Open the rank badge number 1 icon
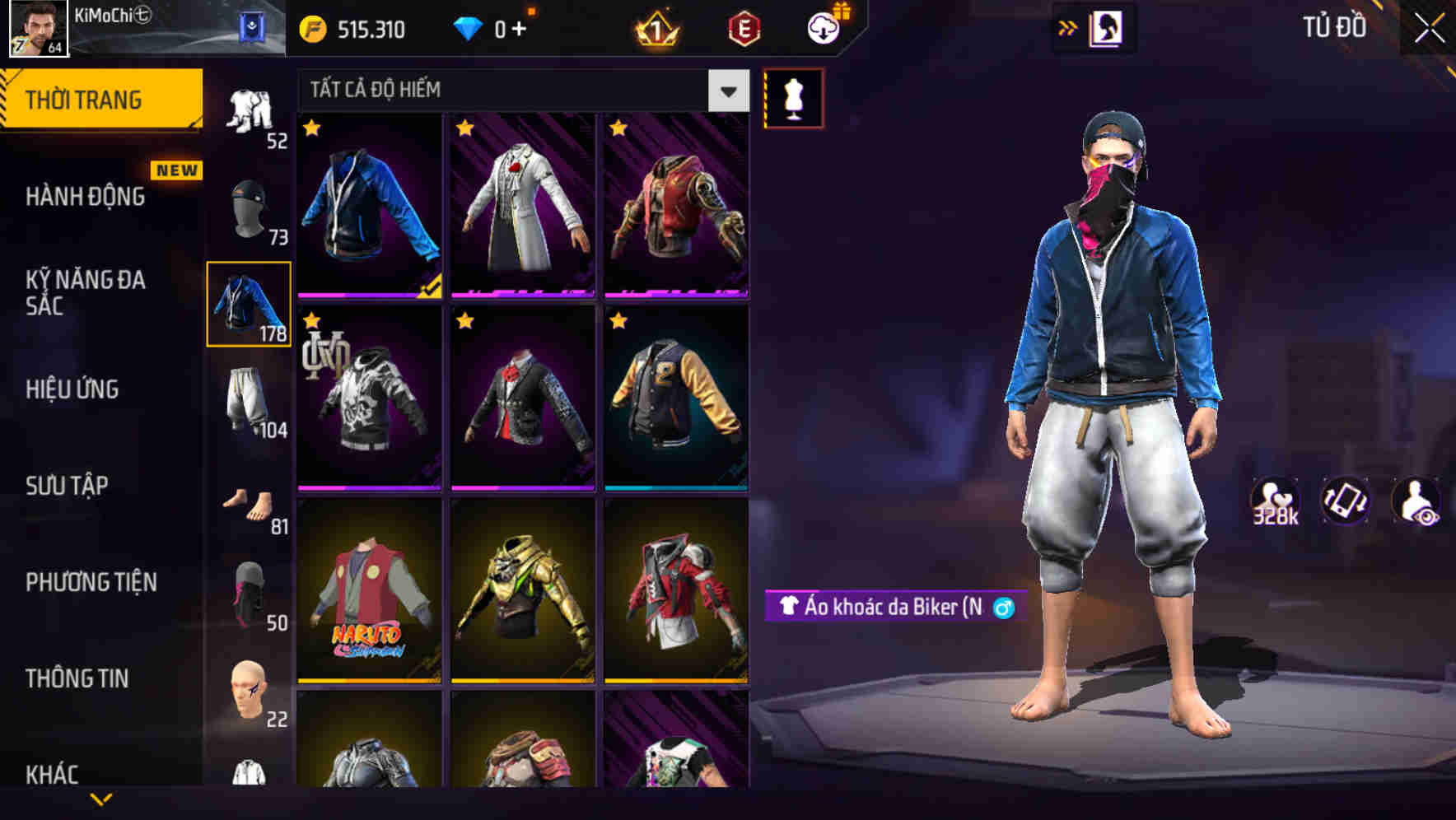This screenshot has width=1456, height=820. point(653,30)
